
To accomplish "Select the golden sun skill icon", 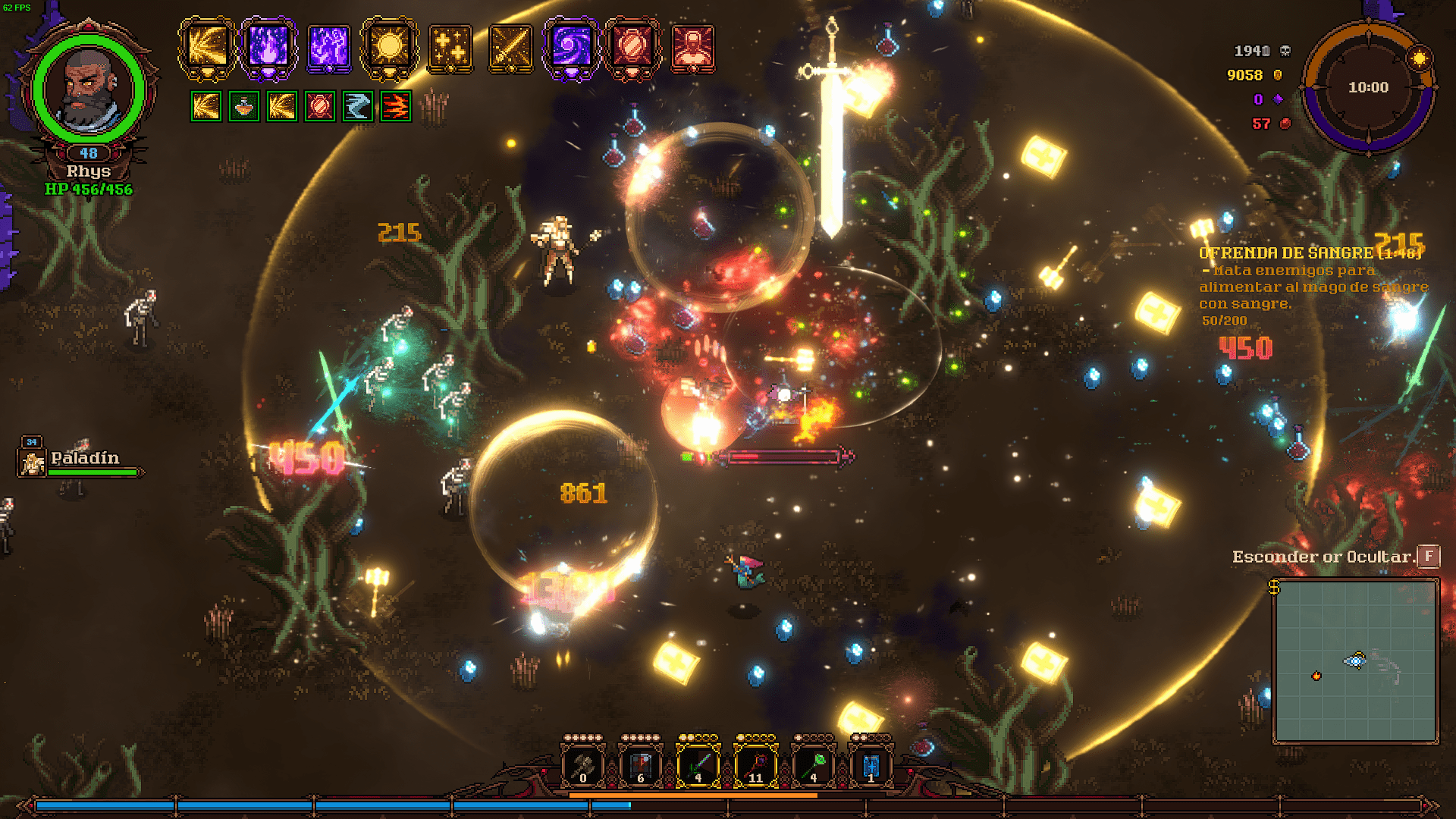I will (390, 47).
